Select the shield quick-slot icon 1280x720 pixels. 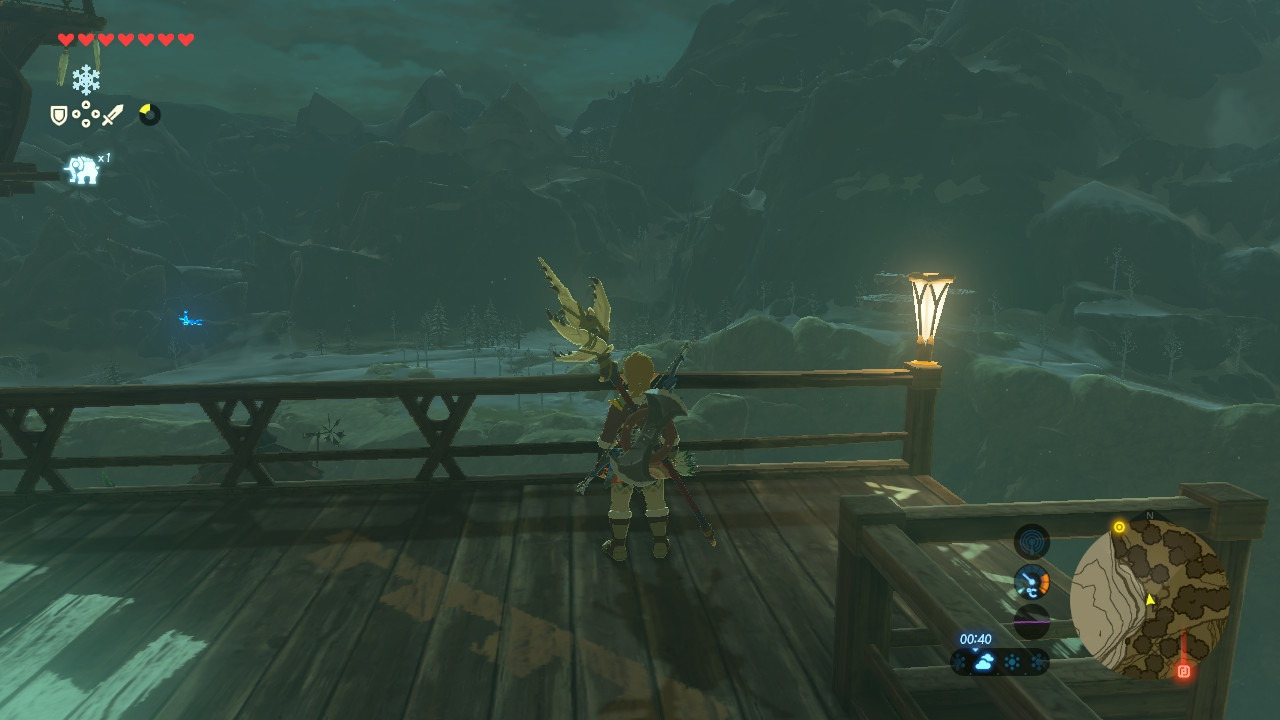(x=59, y=116)
